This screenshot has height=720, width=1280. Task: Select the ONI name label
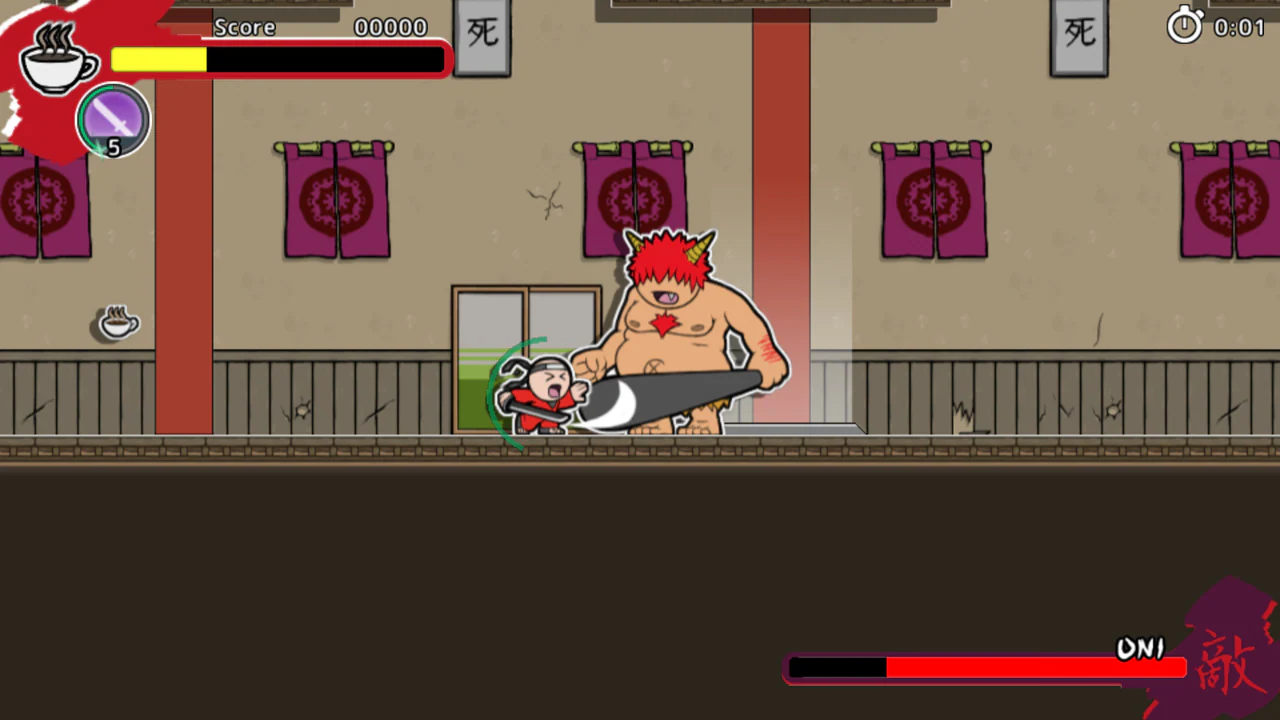click(1142, 648)
